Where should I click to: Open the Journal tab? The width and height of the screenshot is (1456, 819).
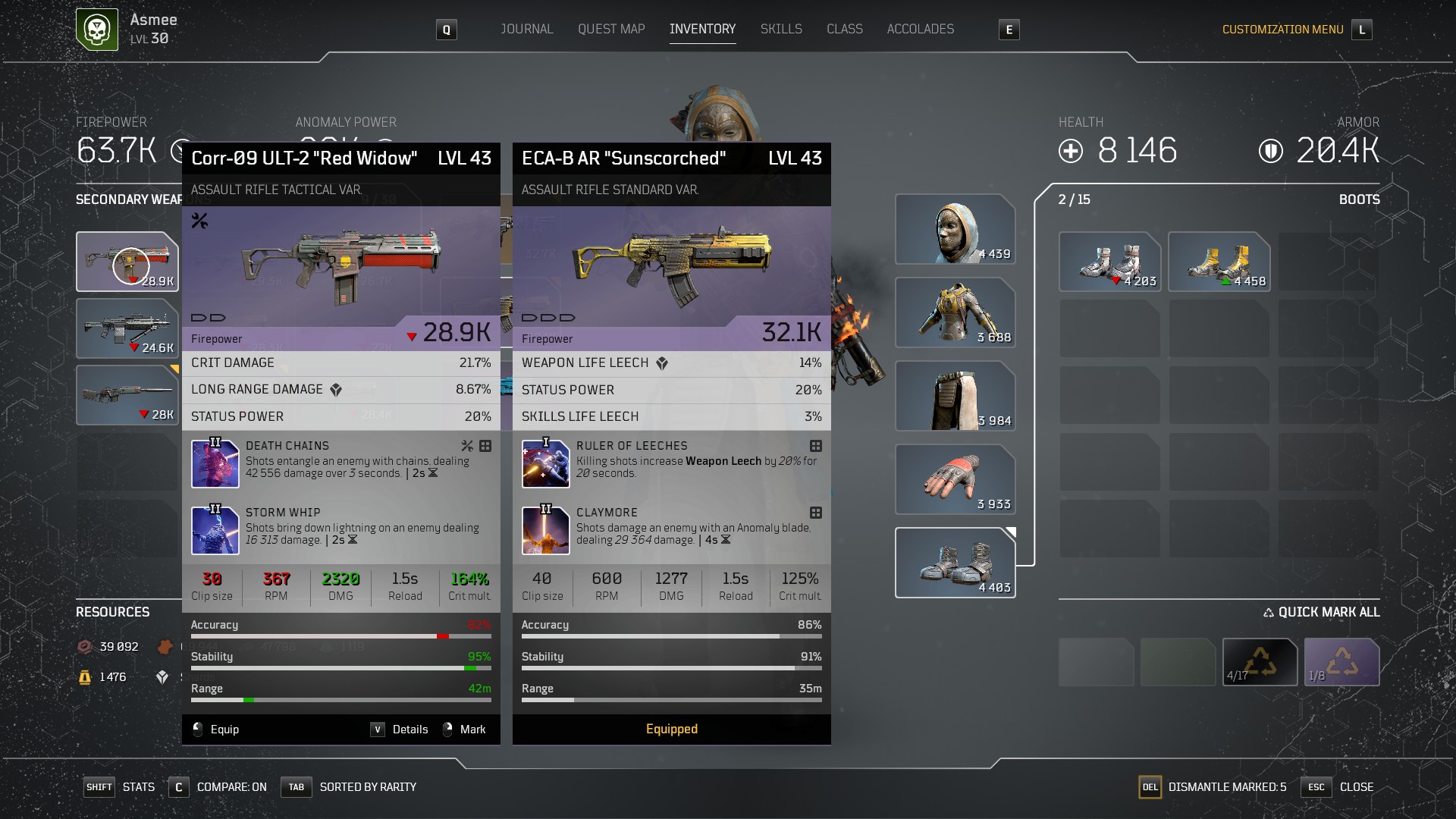pyautogui.click(x=526, y=30)
